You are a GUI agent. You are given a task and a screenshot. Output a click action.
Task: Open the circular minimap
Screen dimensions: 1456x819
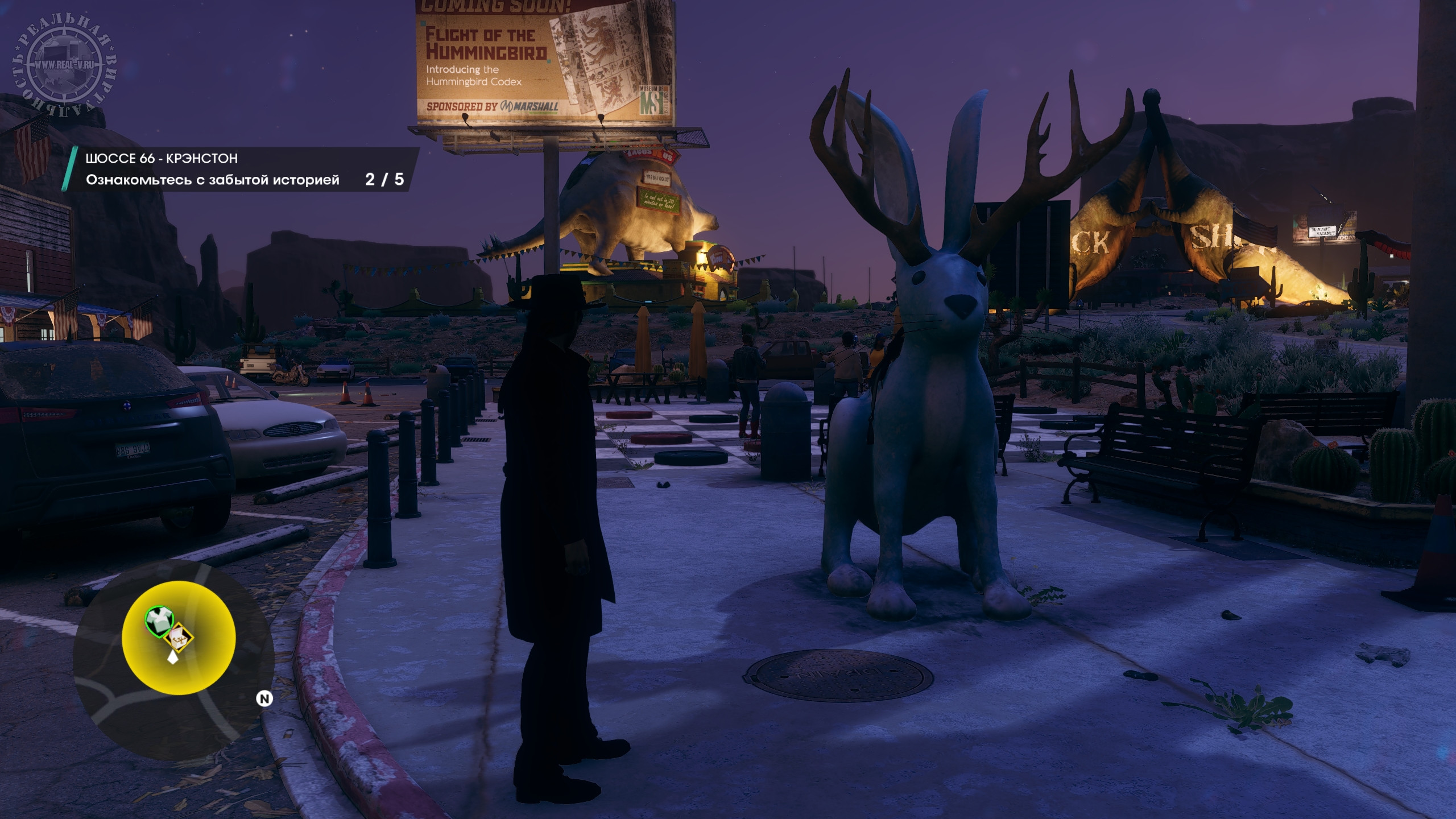173,660
